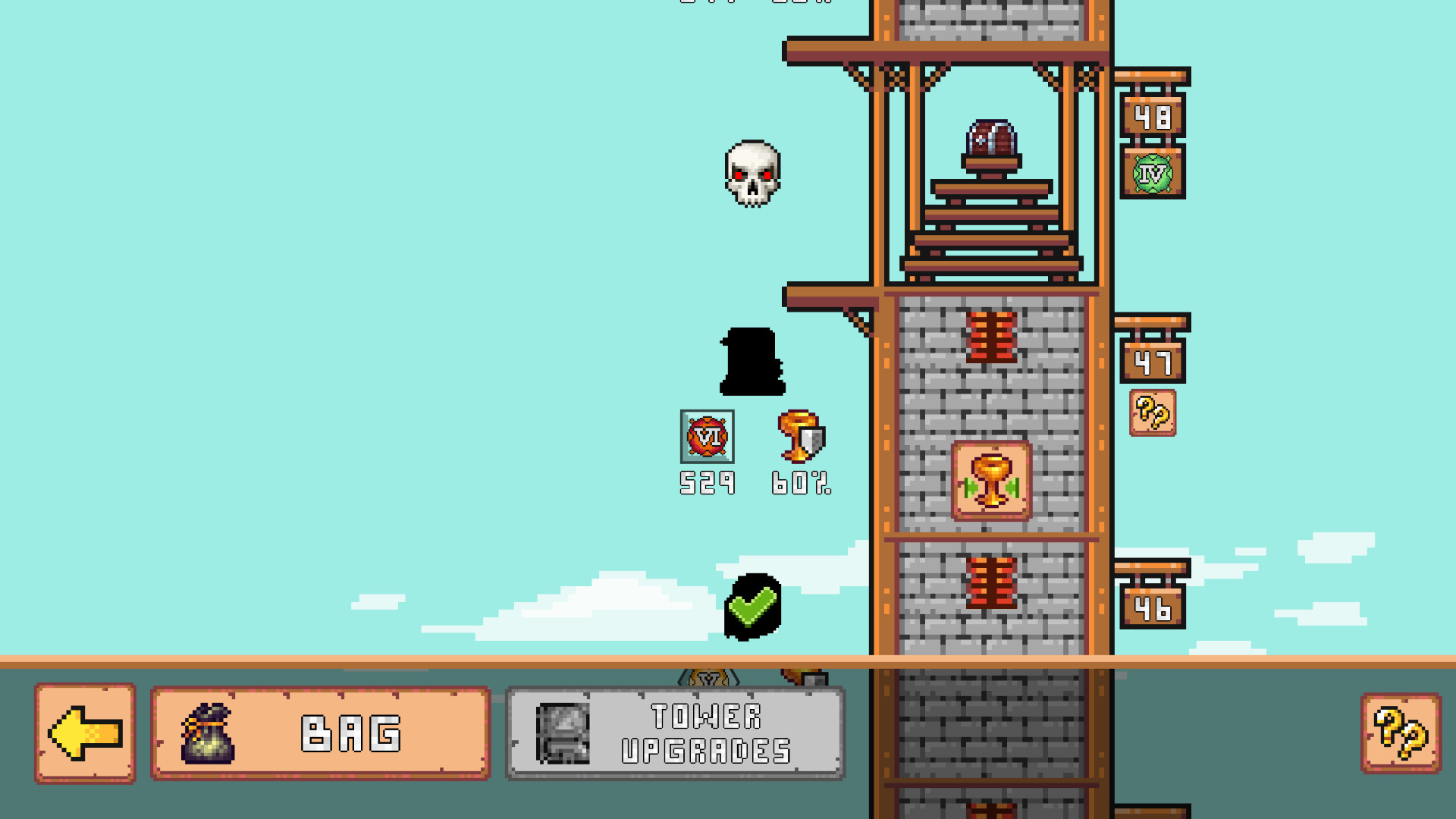Select floor sign 48
The height and width of the screenshot is (819, 1456).
[1152, 115]
